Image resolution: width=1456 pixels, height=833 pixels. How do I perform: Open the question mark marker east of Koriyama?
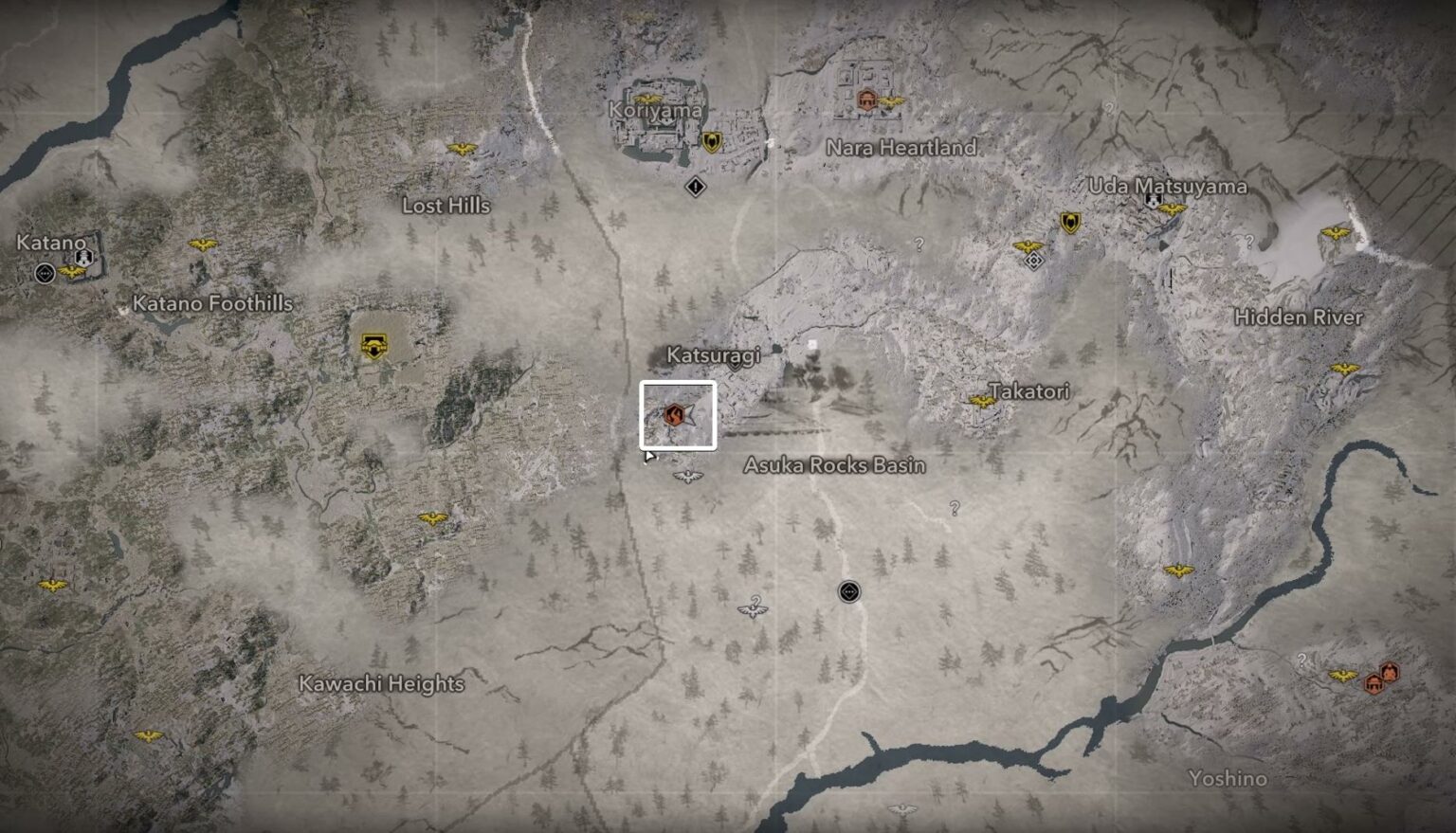click(918, 244)
